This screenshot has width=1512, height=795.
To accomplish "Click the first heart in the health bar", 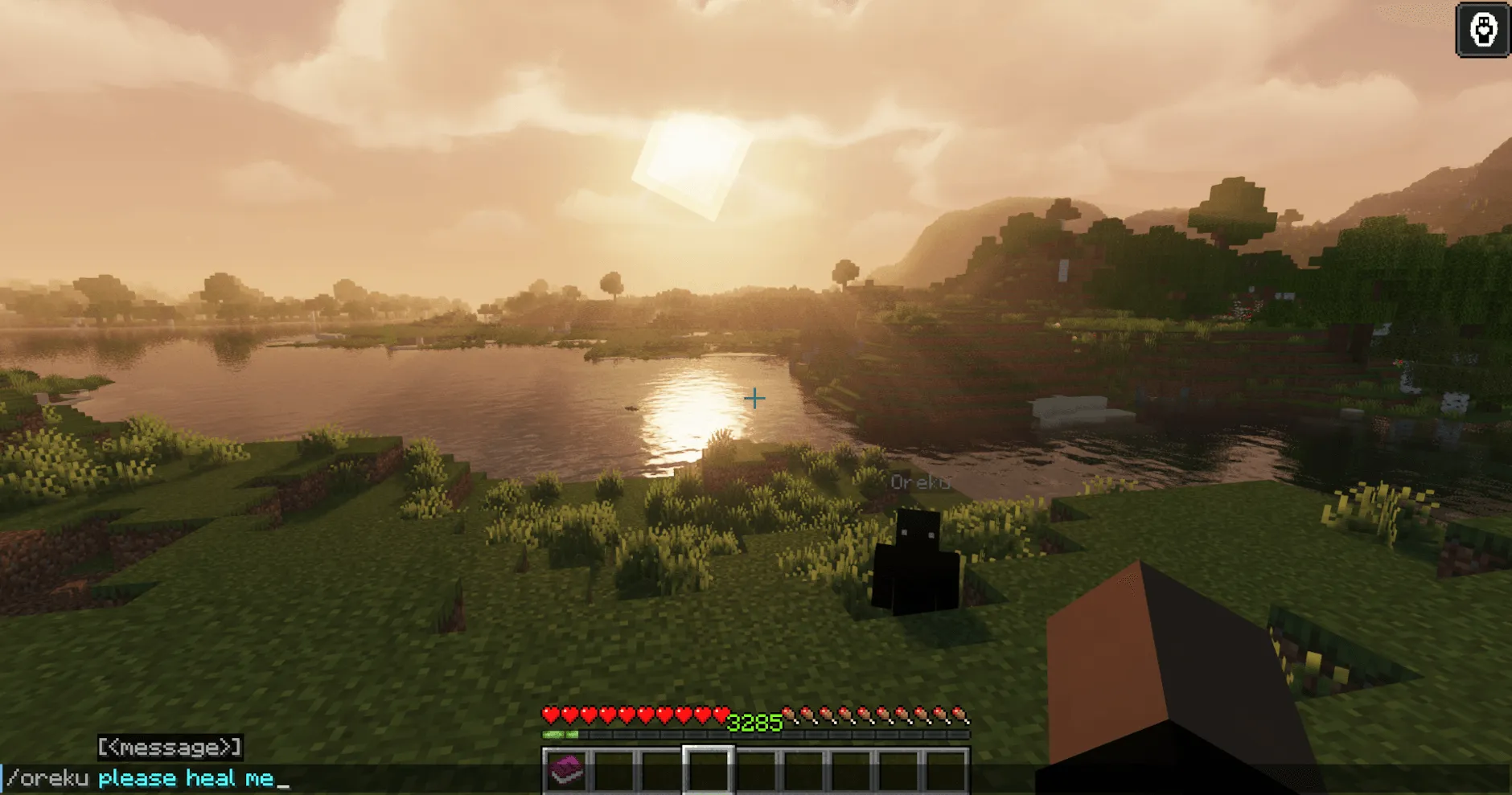I will point(552,712).
